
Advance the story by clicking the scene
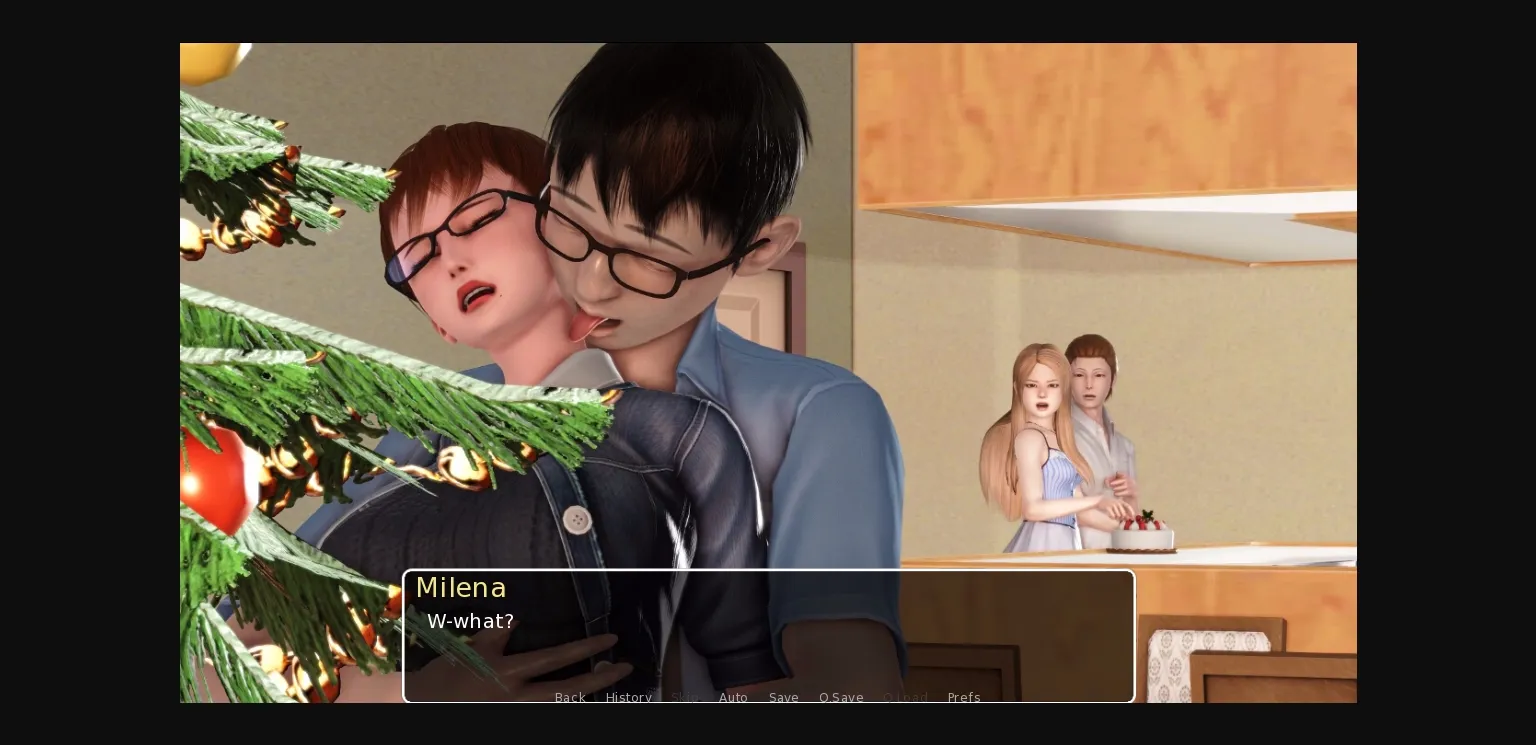coord(768,300)
